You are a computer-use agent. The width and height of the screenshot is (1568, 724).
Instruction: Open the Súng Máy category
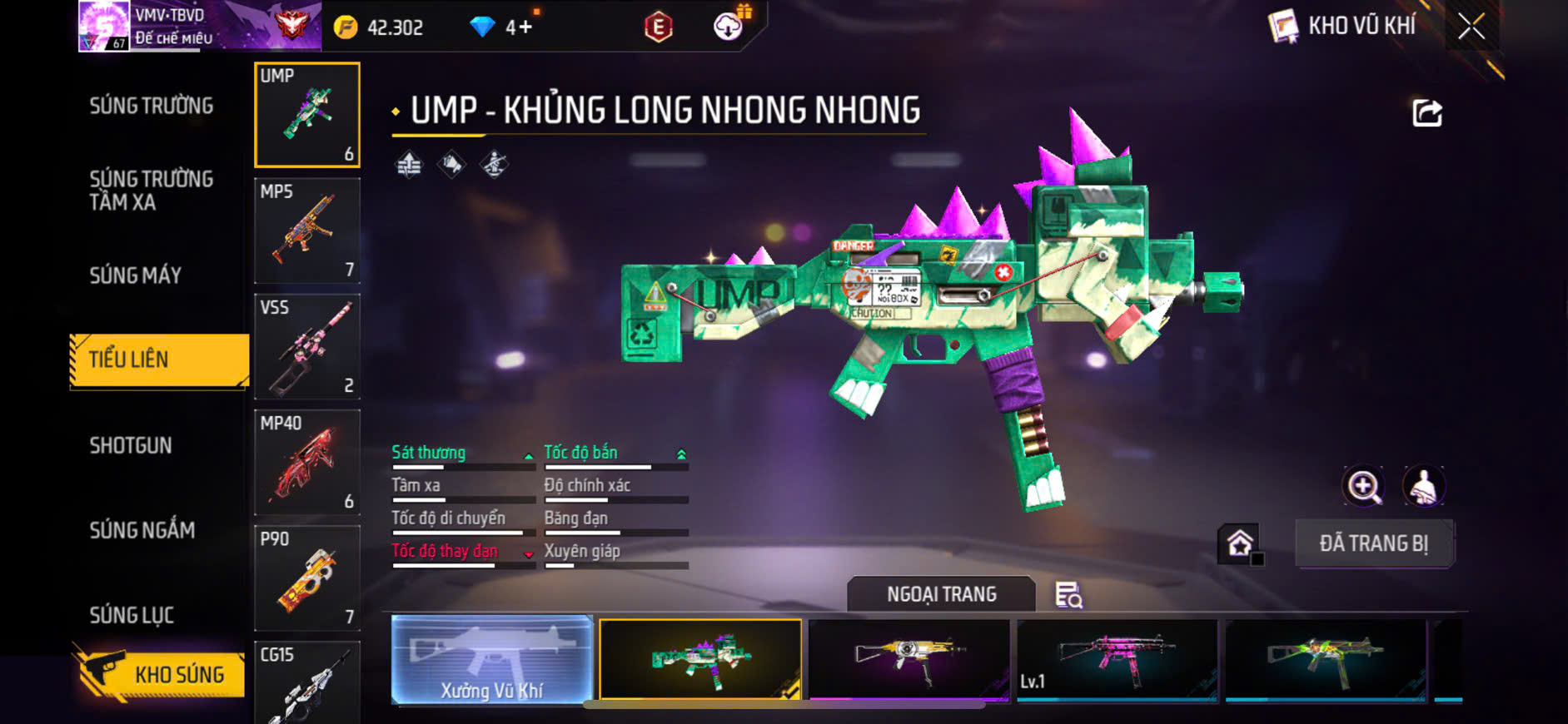click(x=136, y=275)
